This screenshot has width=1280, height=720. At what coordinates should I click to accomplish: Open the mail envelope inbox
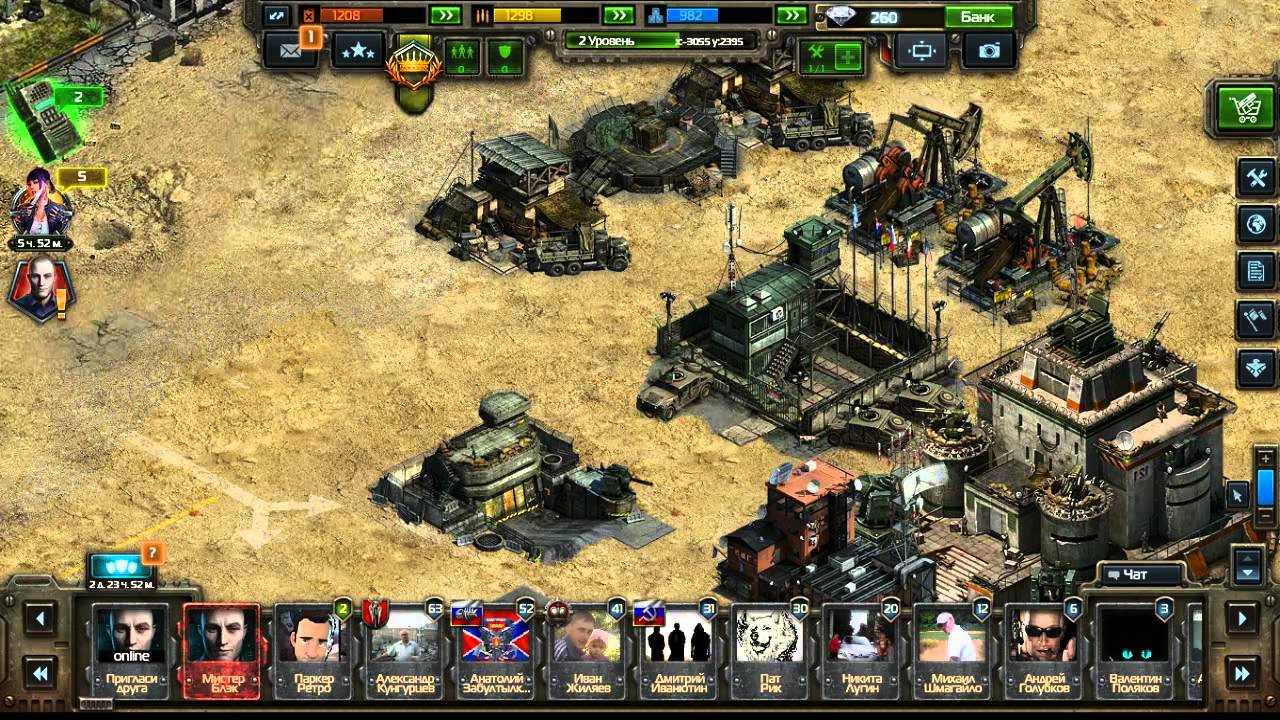(291, 52)
